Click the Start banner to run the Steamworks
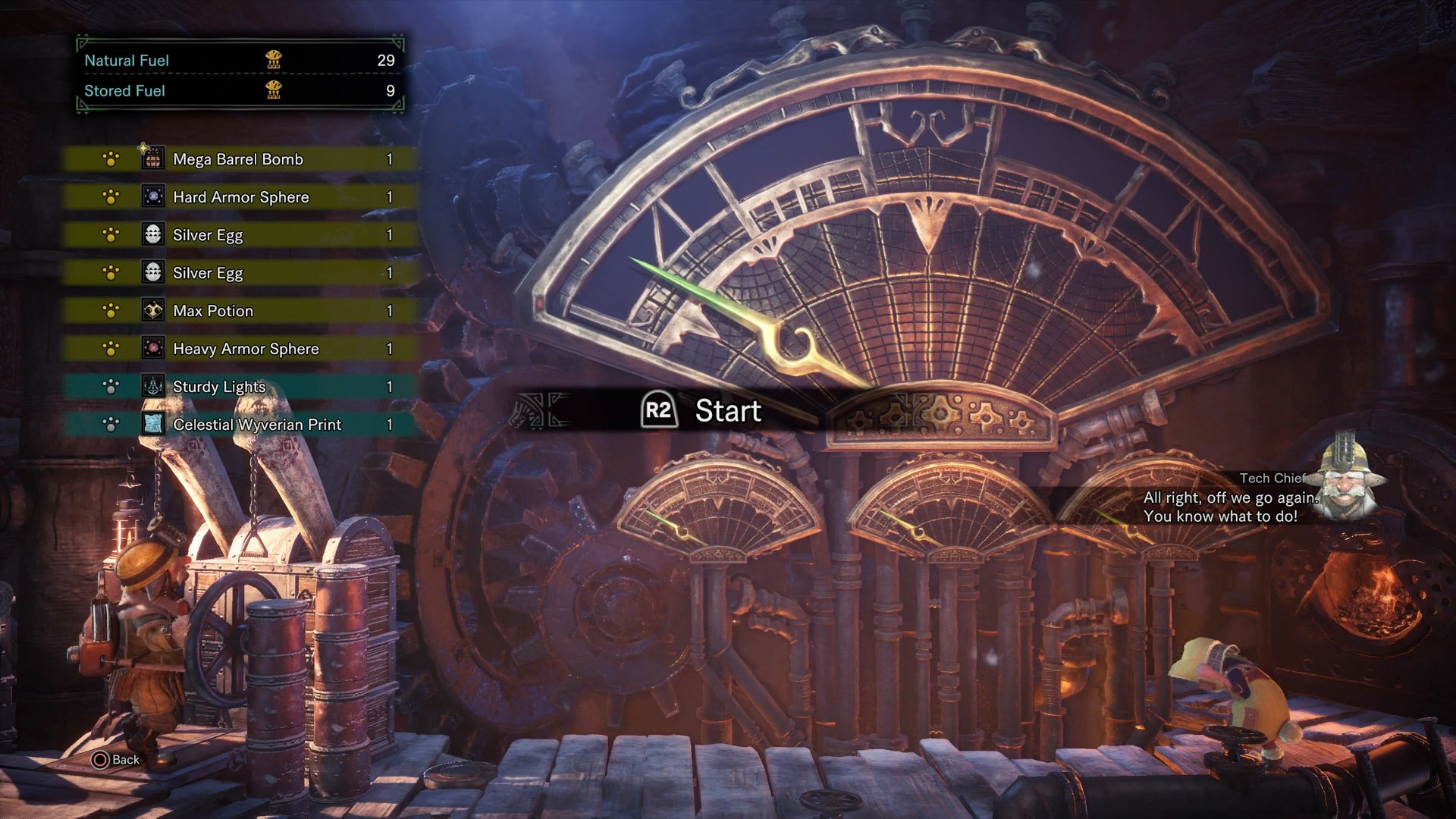Image resolution: width=1456 pixels, height=819 pixels. [x=701, y=410]
